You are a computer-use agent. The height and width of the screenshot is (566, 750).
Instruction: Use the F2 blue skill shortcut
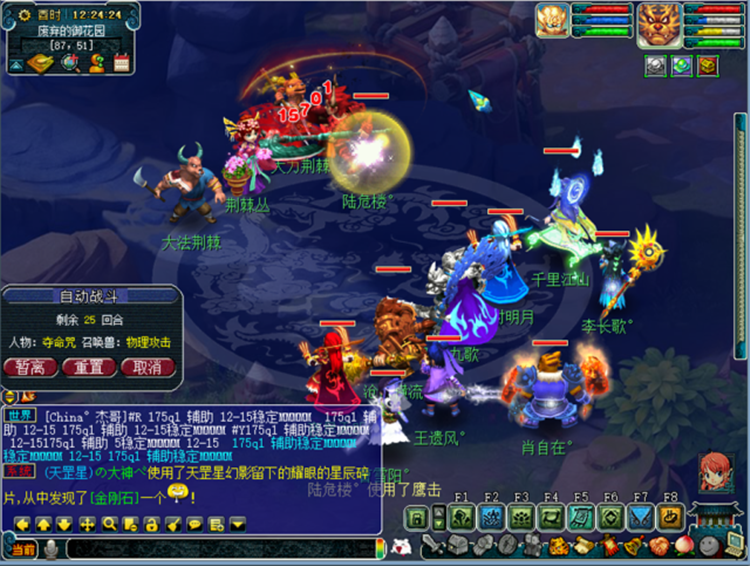point(491,517)
